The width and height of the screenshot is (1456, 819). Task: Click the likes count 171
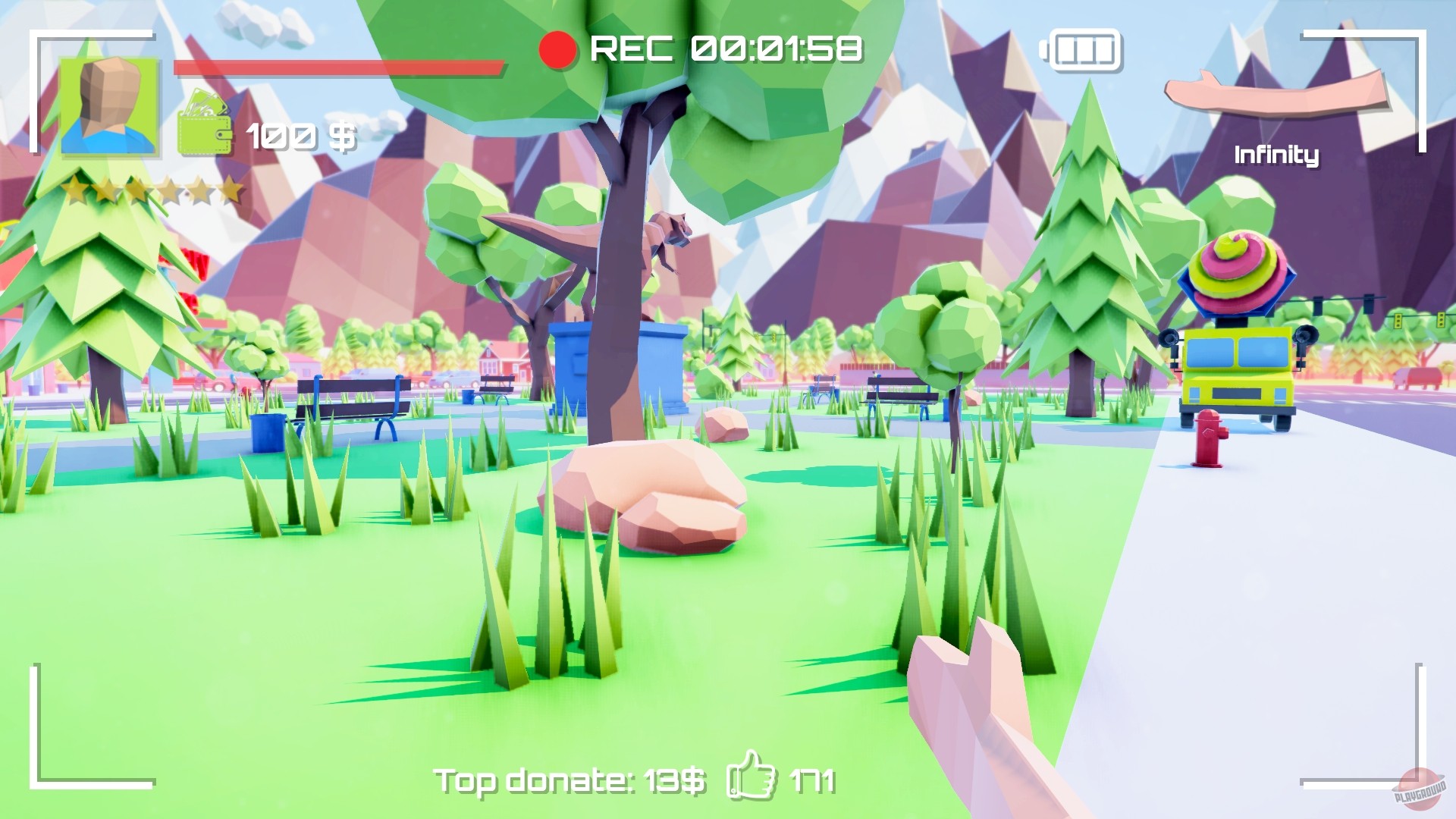811,781
